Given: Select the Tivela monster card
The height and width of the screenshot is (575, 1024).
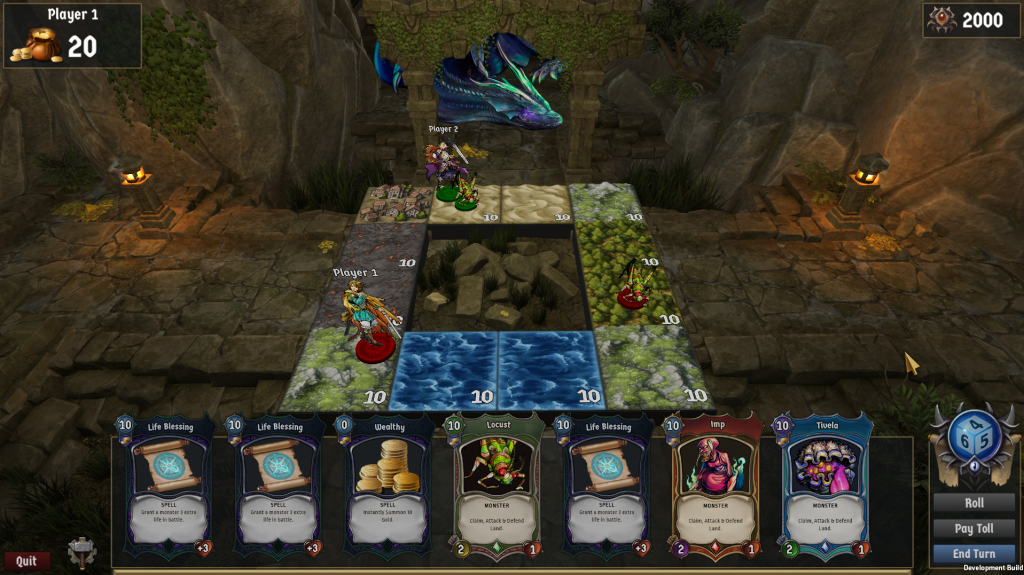Looking at the screenshot, I should point(825,486).
